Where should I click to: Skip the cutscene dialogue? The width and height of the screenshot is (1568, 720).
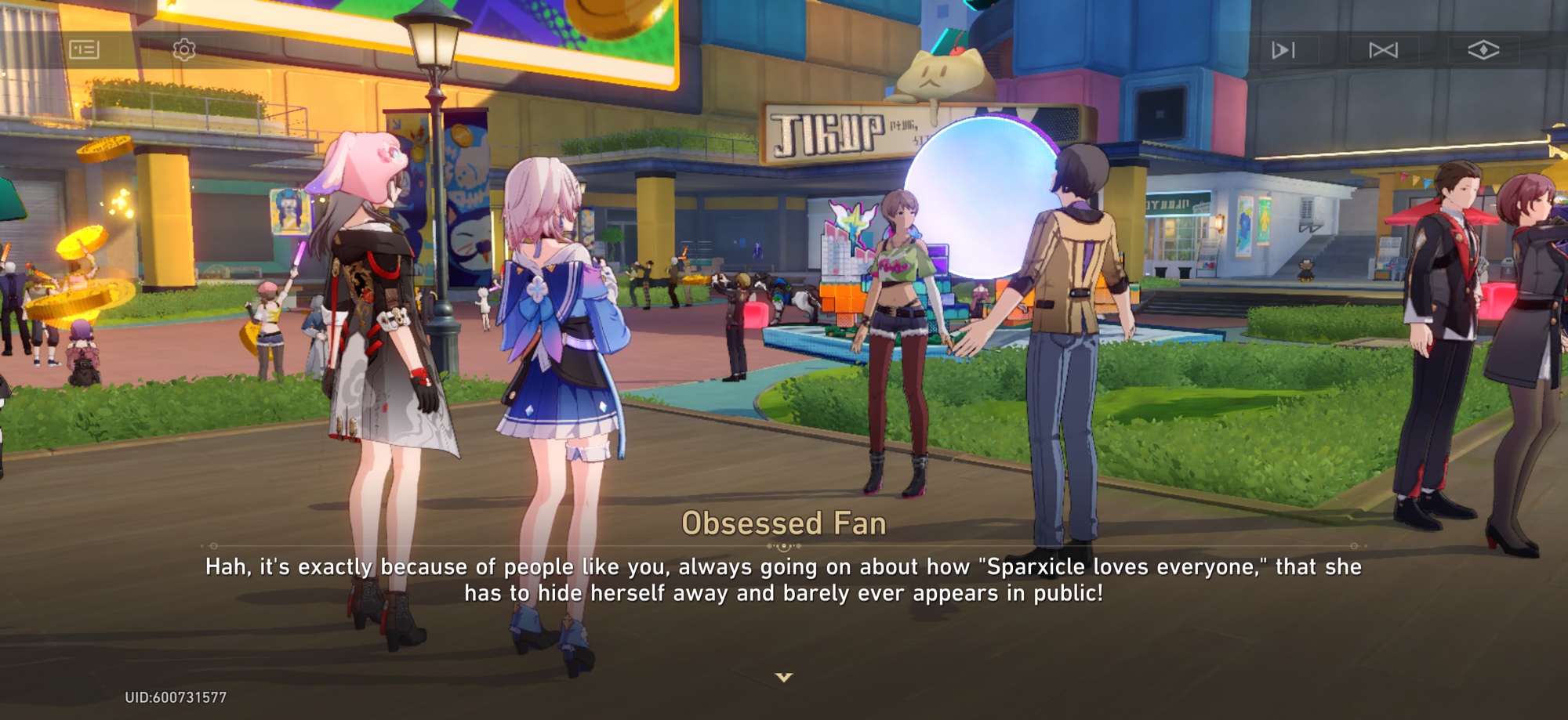(1383, 50)
